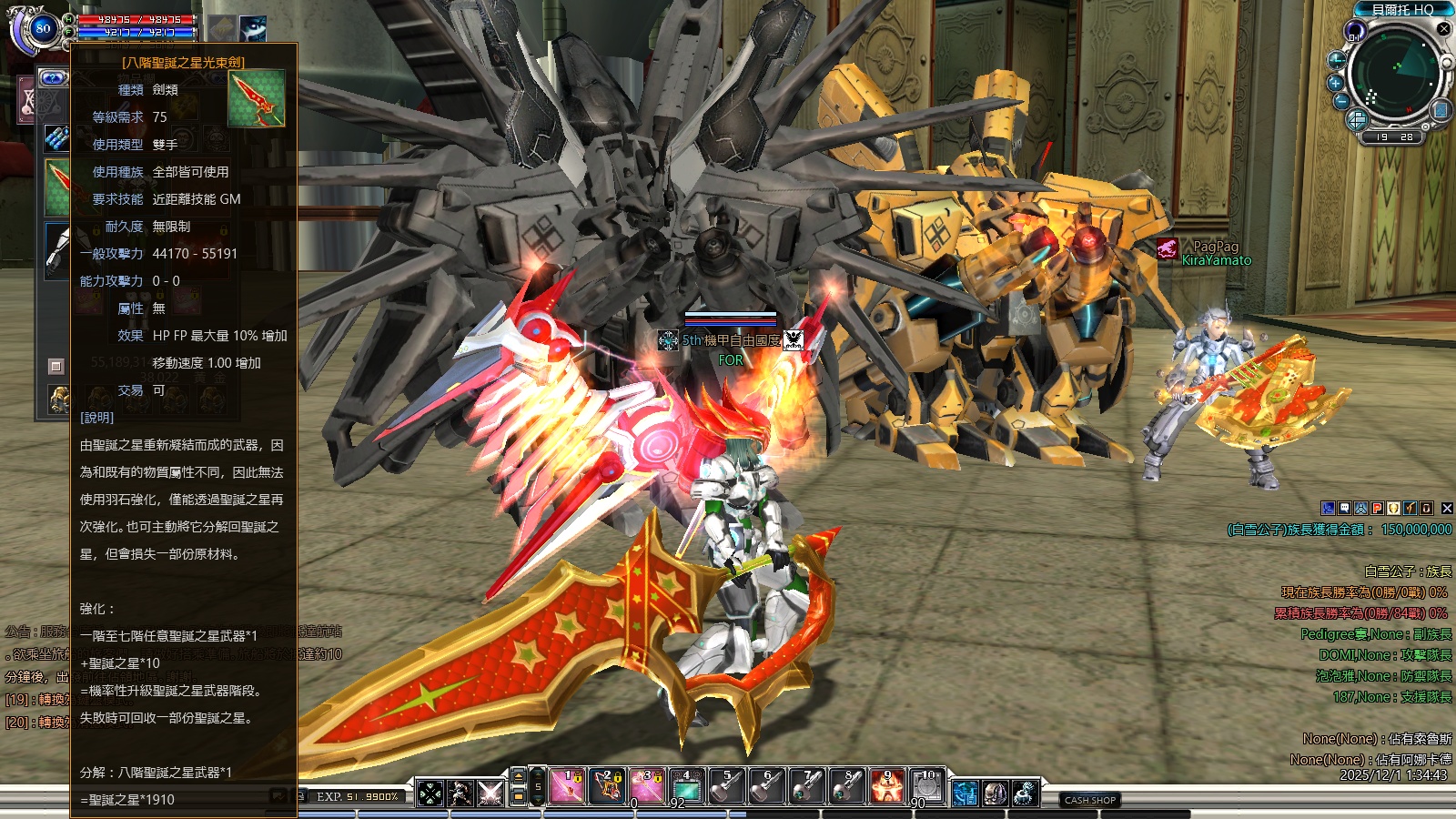Close the minimap radar
Screen dimensions: 1456x819
tap(1443, 29)
